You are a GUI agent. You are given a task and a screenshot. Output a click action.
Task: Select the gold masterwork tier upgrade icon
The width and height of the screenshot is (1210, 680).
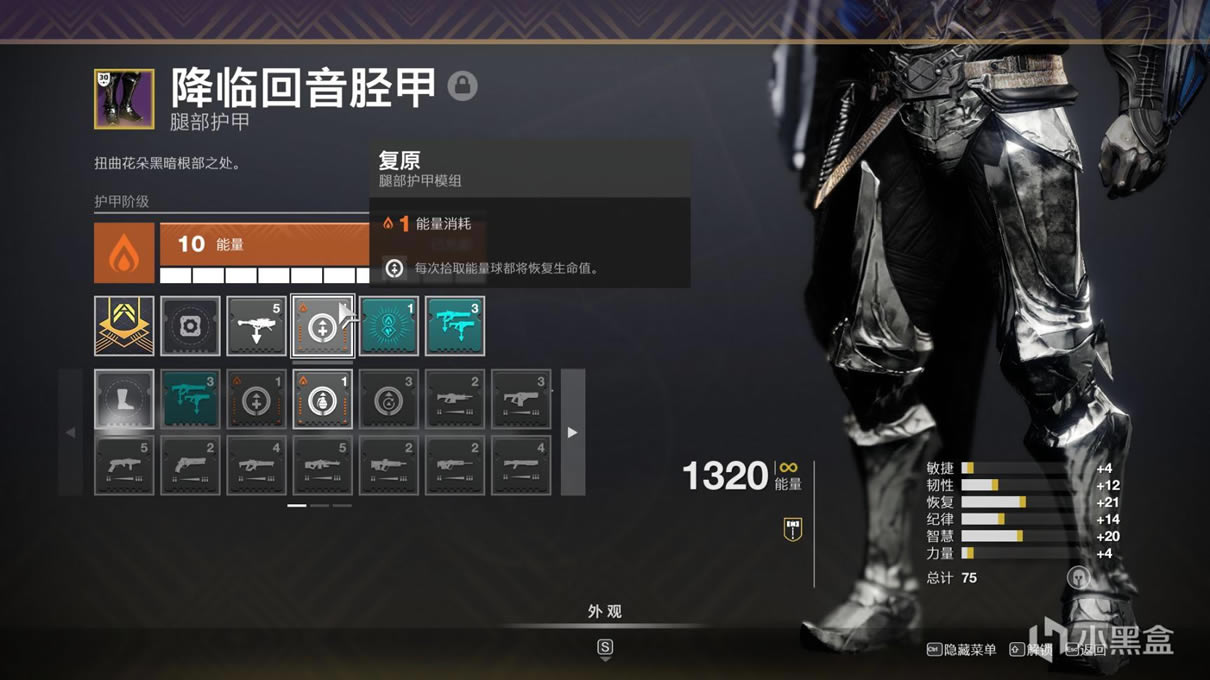coord(124,326)
